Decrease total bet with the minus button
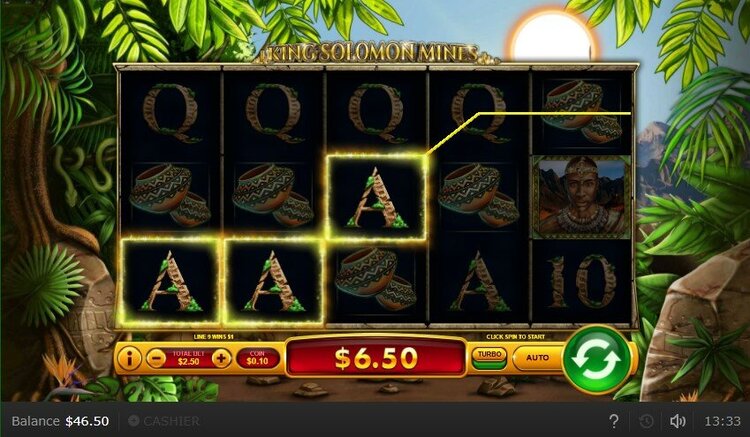Screen dimensions: 750x437 [x=156, y=357]
